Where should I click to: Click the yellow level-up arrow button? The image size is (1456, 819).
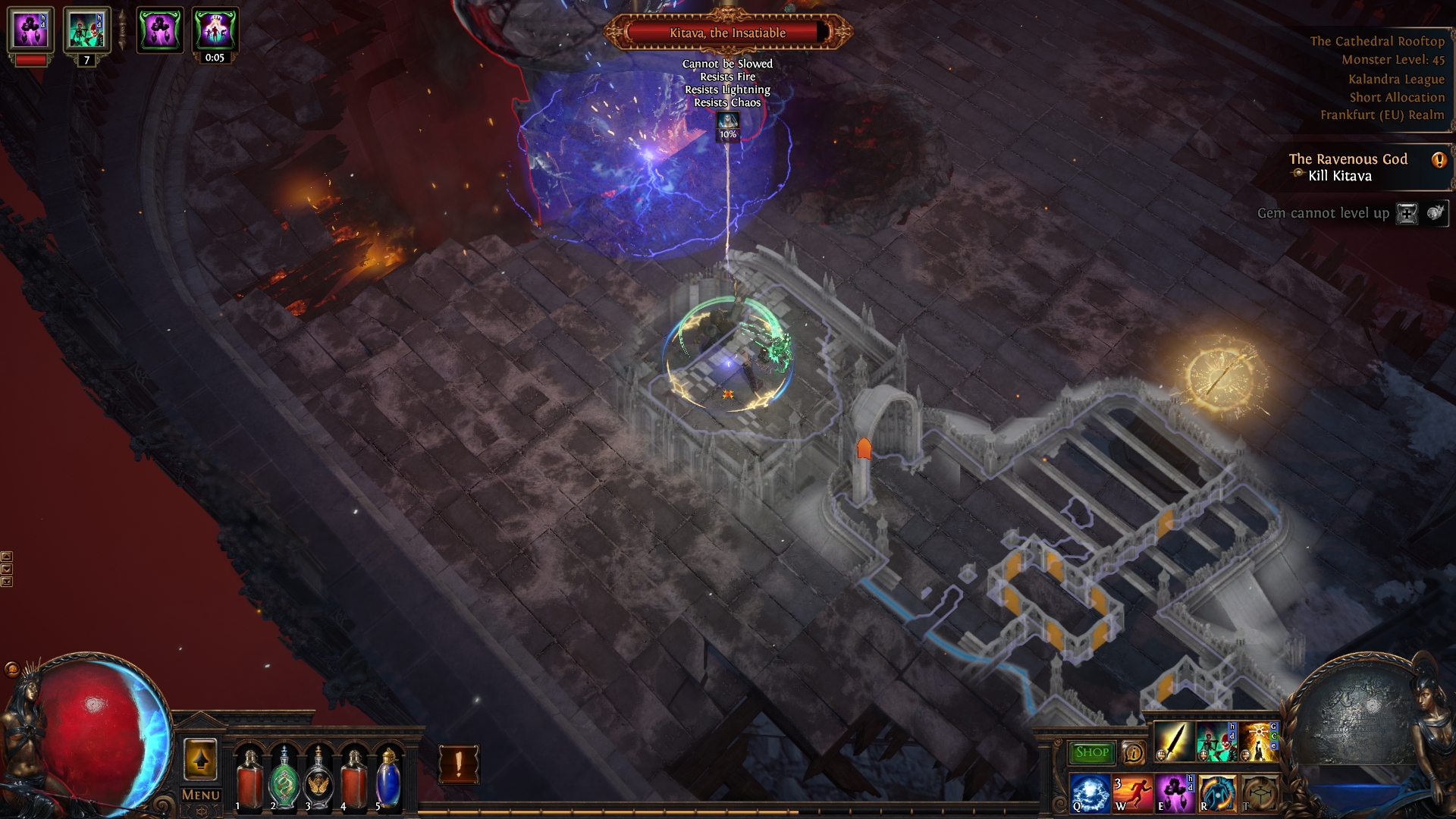click(200, 759)
